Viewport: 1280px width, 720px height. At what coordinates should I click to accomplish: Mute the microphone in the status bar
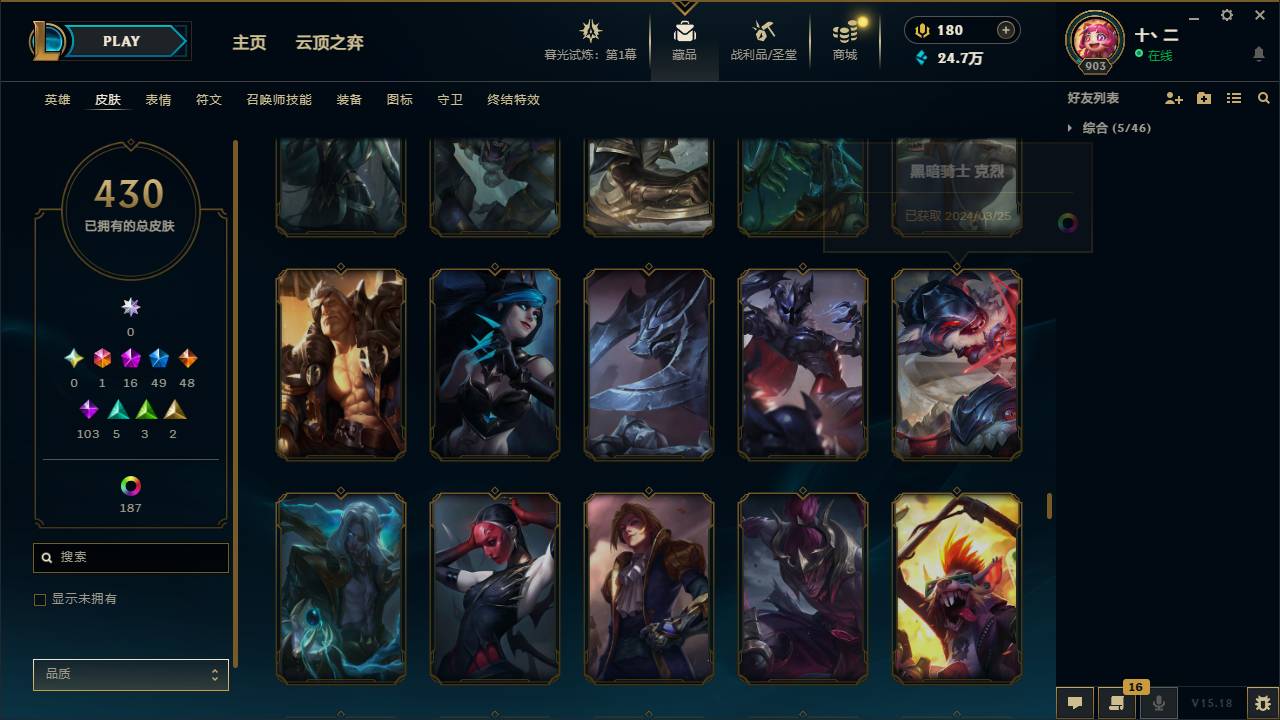[x=1158, y=703]
